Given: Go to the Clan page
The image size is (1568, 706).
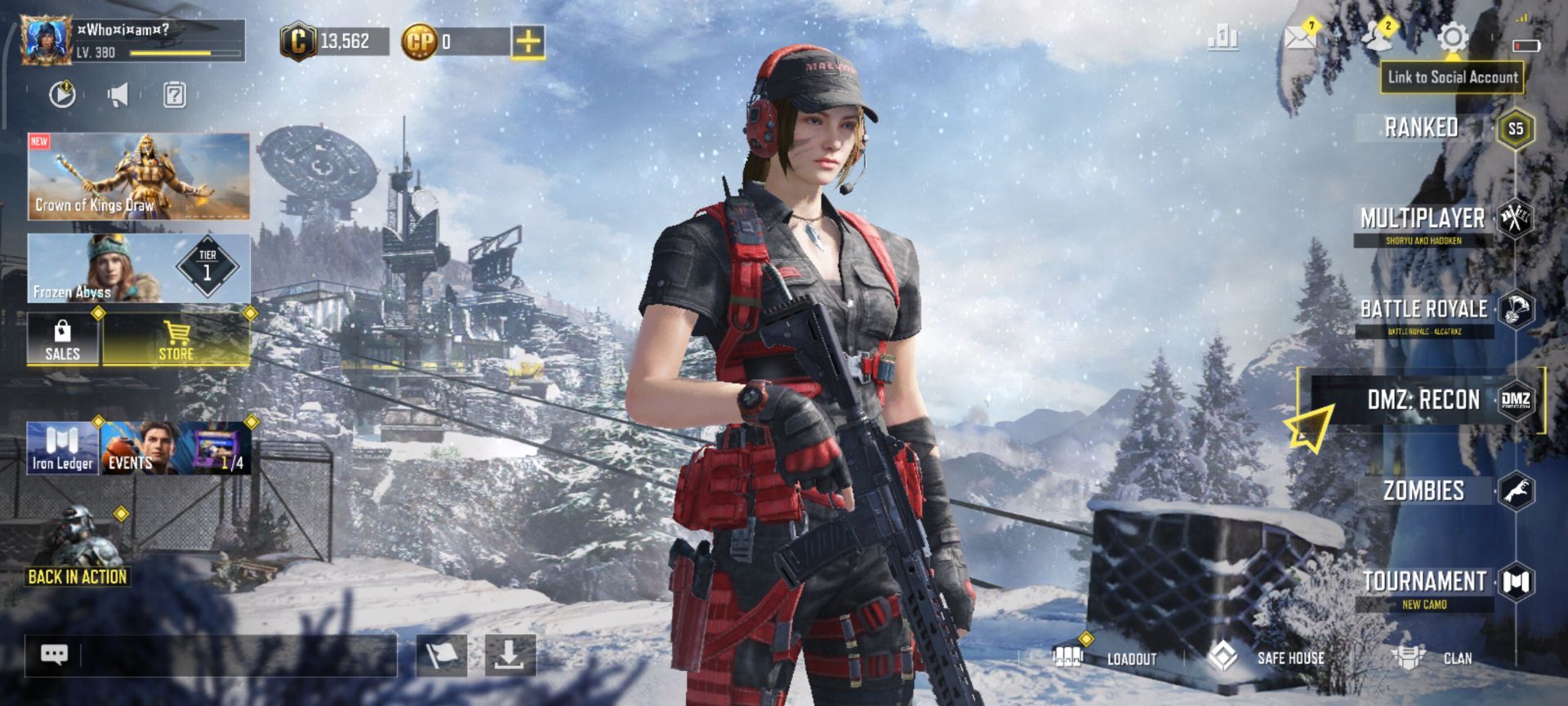Looking at the screenshot, I should [1437, 658].
